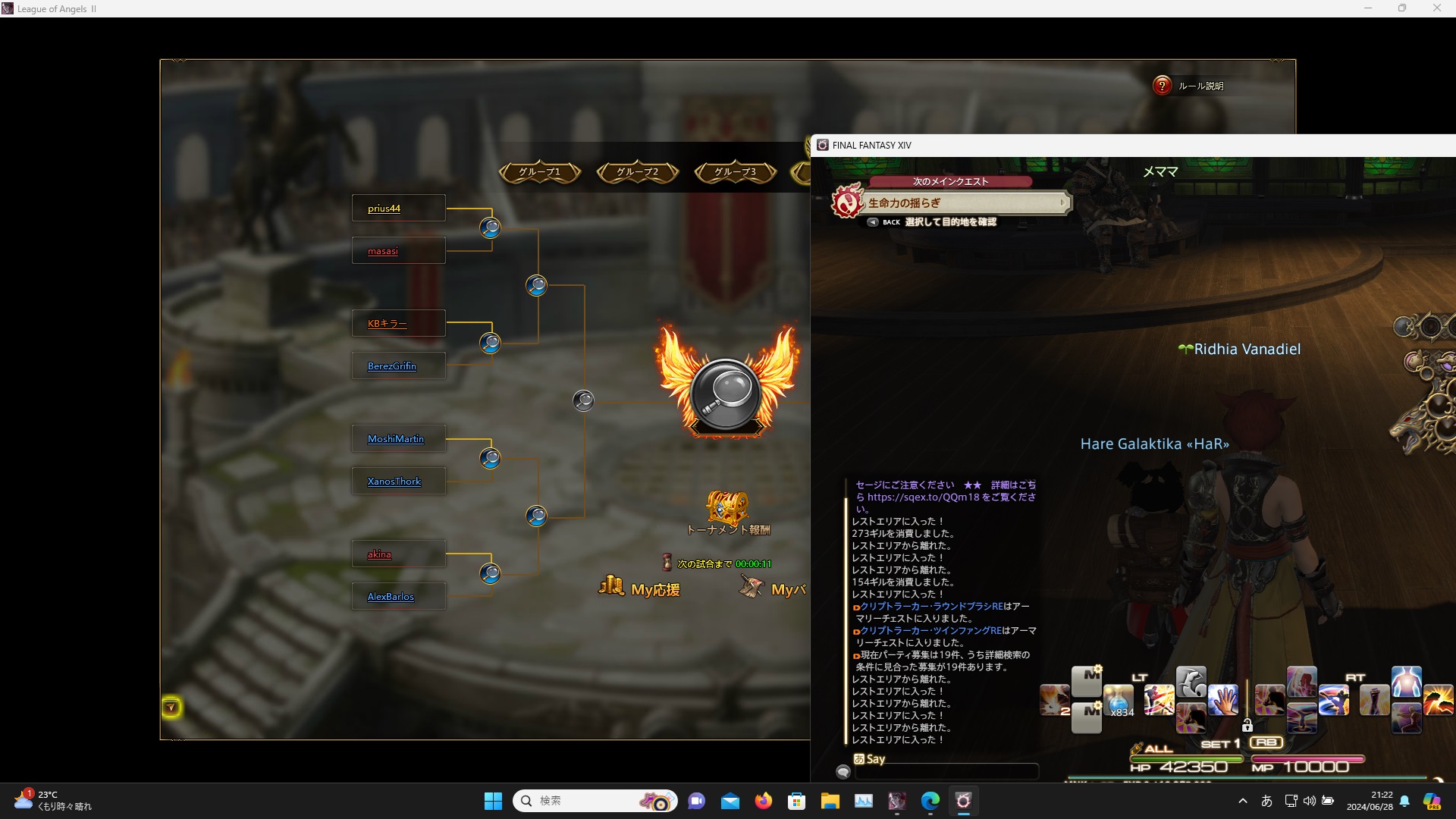Screen dimensions: 1456x819
Task: Click the magnifying glass node in the bracket center
Action: point(583,400)
